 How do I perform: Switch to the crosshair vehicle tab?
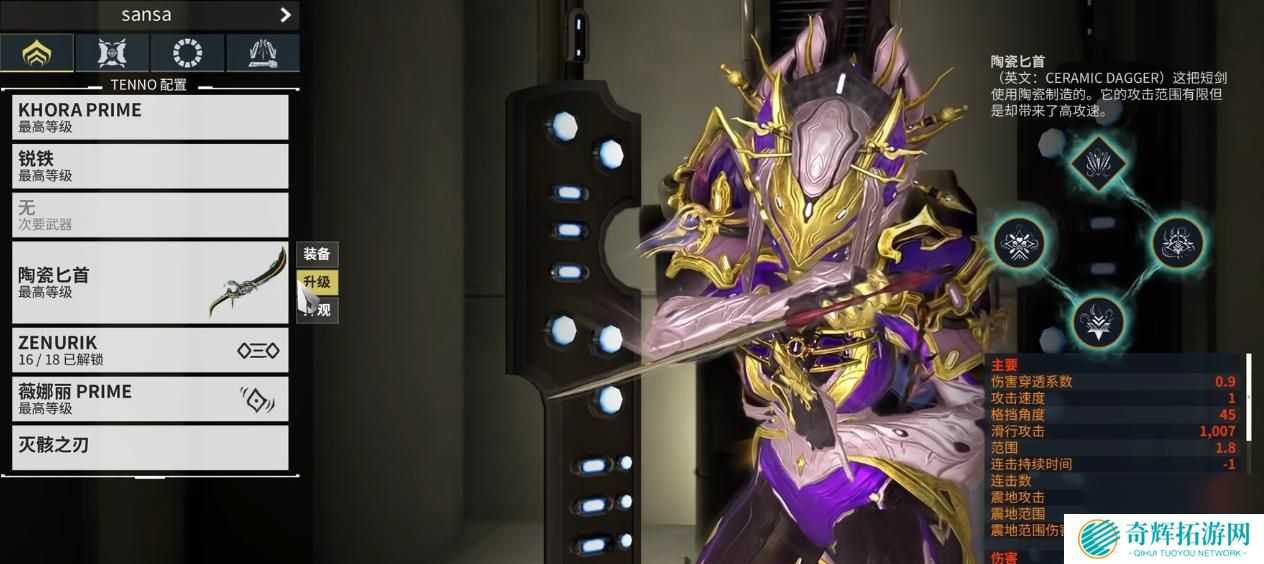[111, 53]
